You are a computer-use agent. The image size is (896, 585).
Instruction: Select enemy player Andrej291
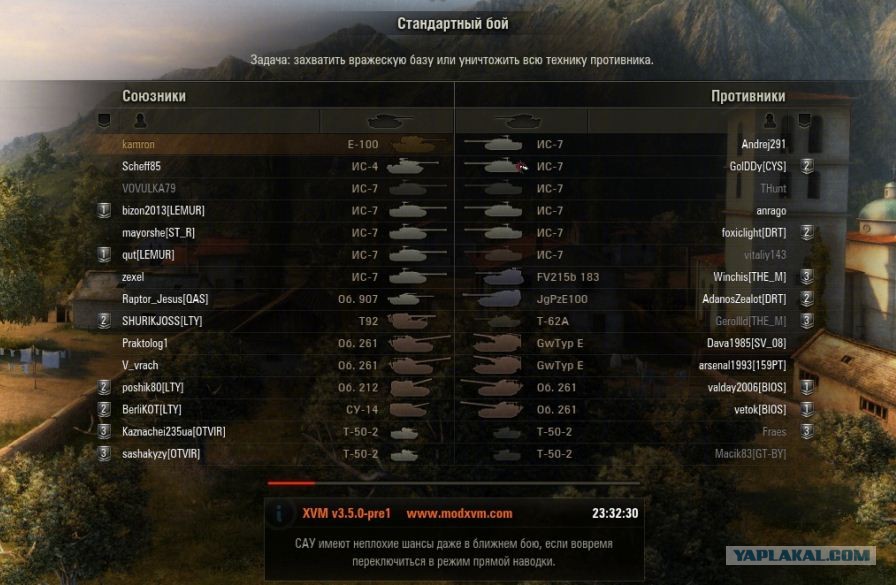pyautogui.click(x=762, y=145)
